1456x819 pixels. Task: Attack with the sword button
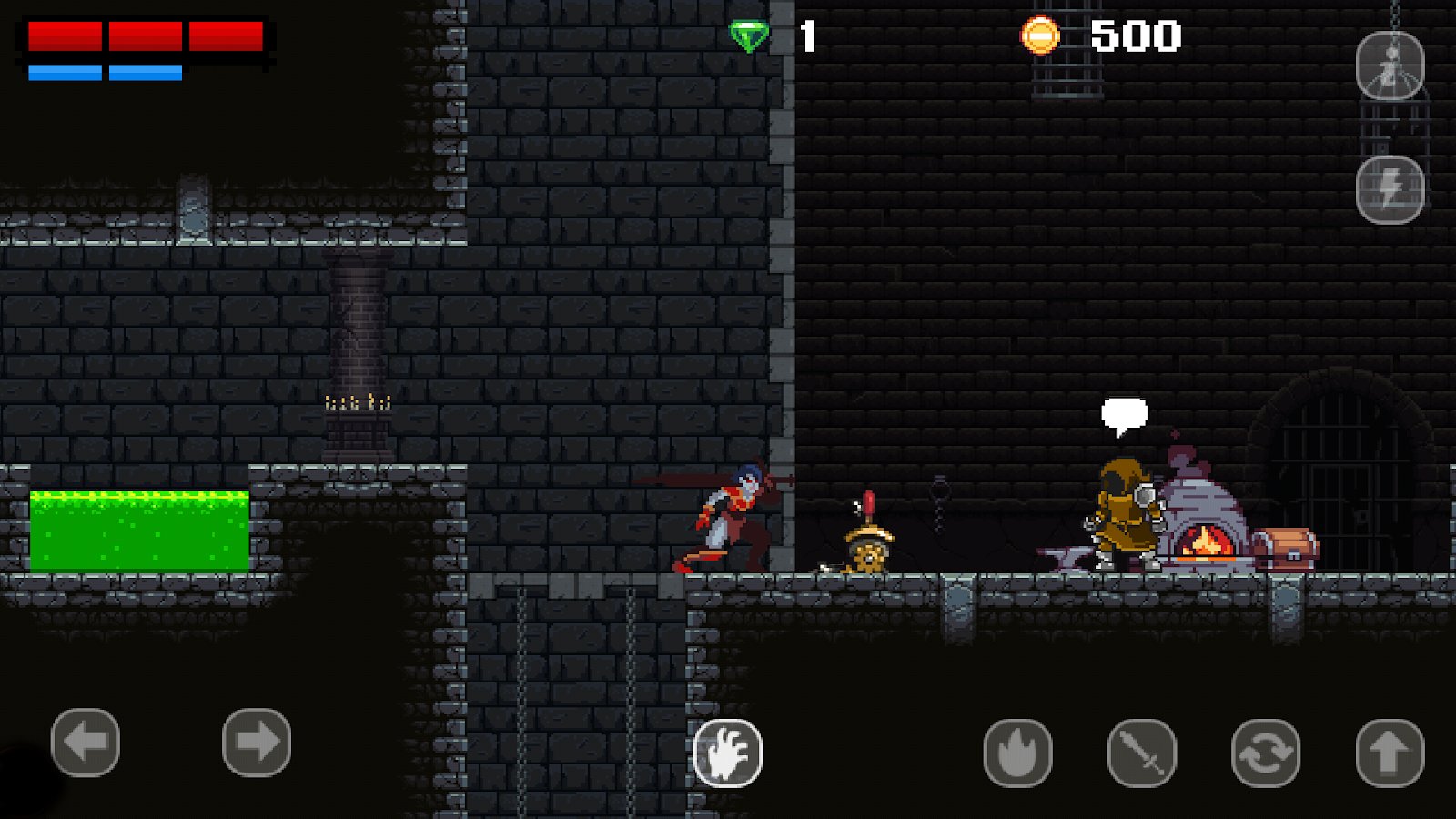(1141, 753)
